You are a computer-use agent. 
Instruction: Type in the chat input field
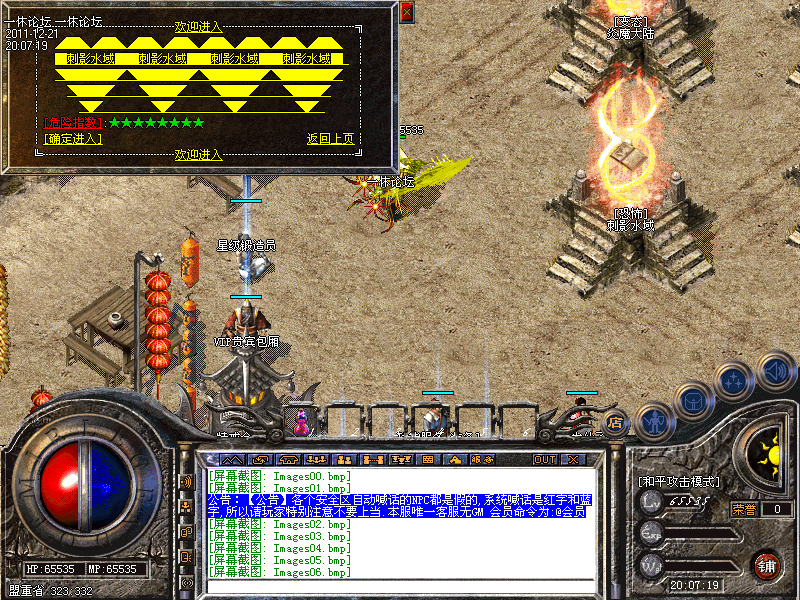click(x=400, y=586)
